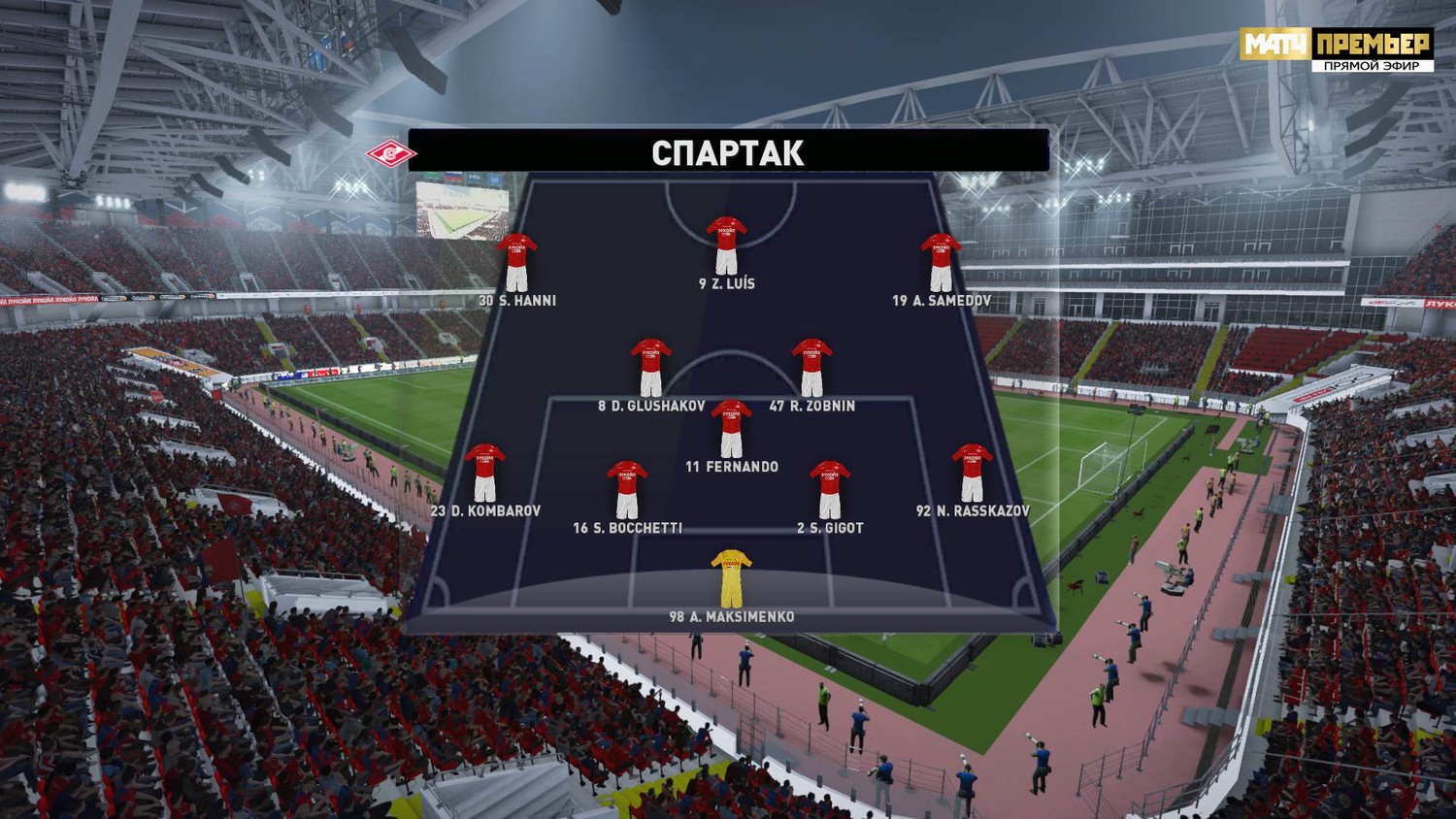Choose left-back D. Kombarov
The image size is (1456, 819).
(484, 473)
